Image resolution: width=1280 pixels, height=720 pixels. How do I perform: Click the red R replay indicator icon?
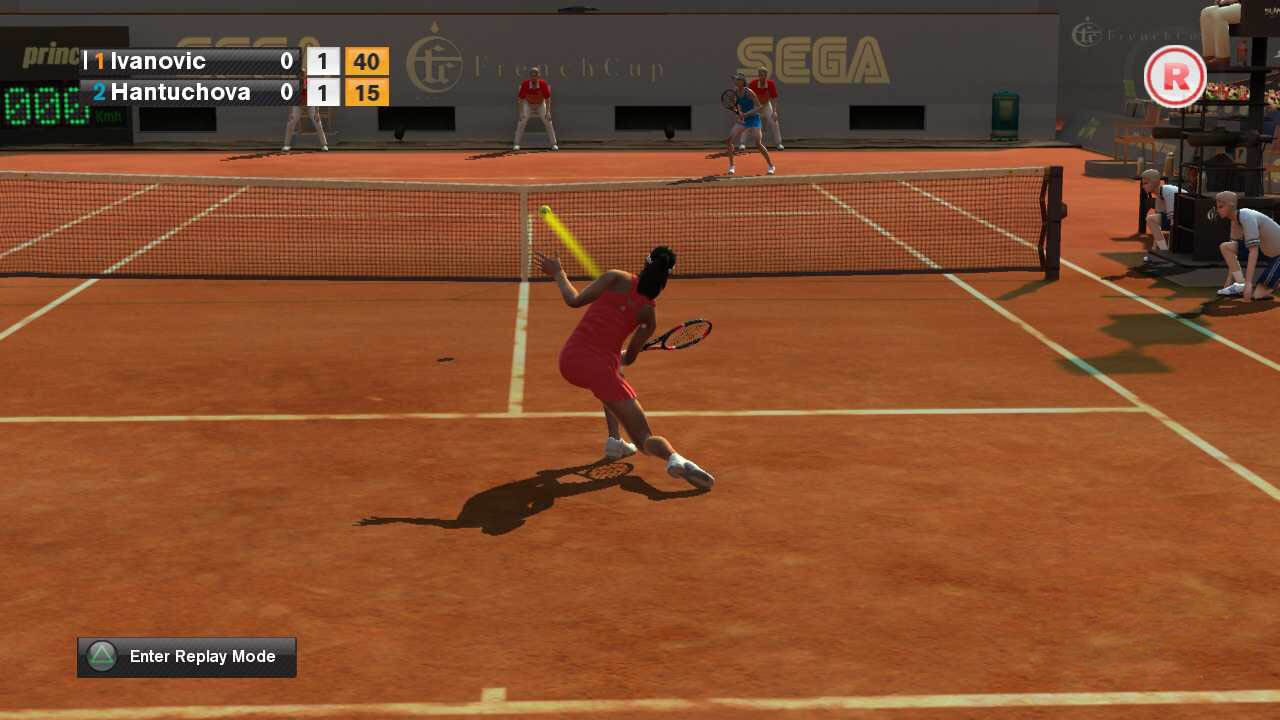click(x=1175, y=77)
